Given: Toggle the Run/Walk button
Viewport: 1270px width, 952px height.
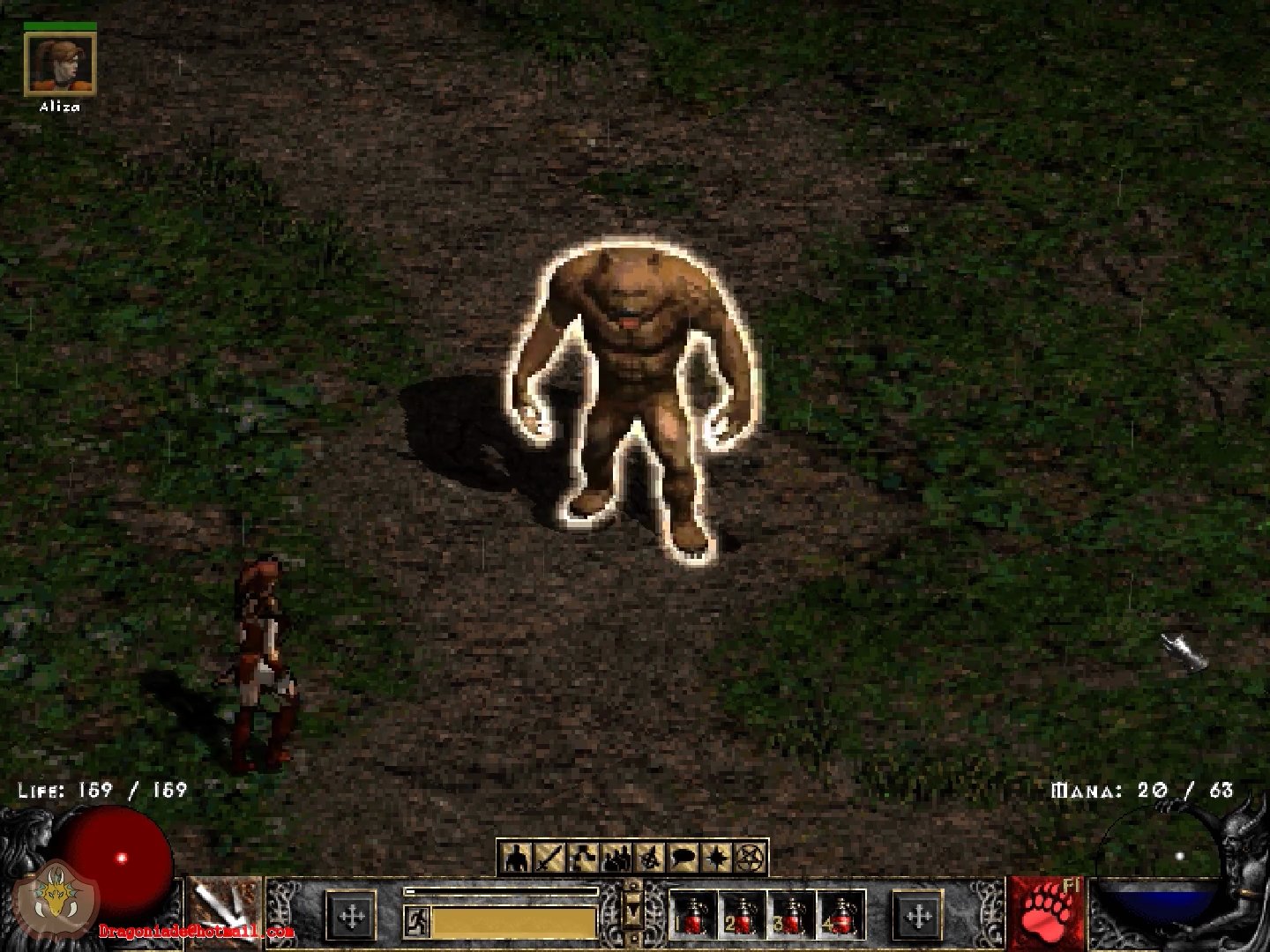Looking at the screenshot, I should point(416,922).
